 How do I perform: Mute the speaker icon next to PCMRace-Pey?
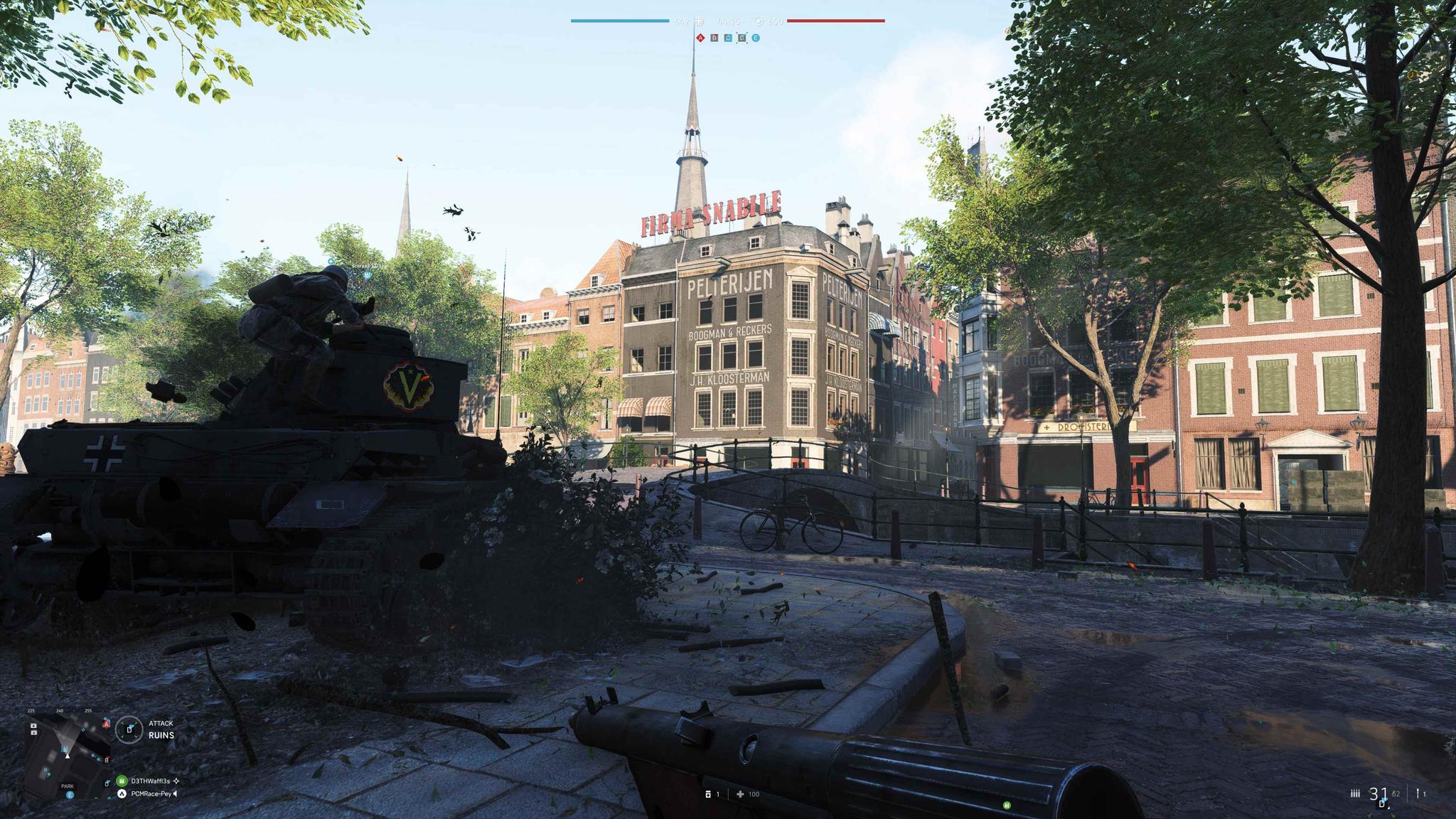coord(175,794)
